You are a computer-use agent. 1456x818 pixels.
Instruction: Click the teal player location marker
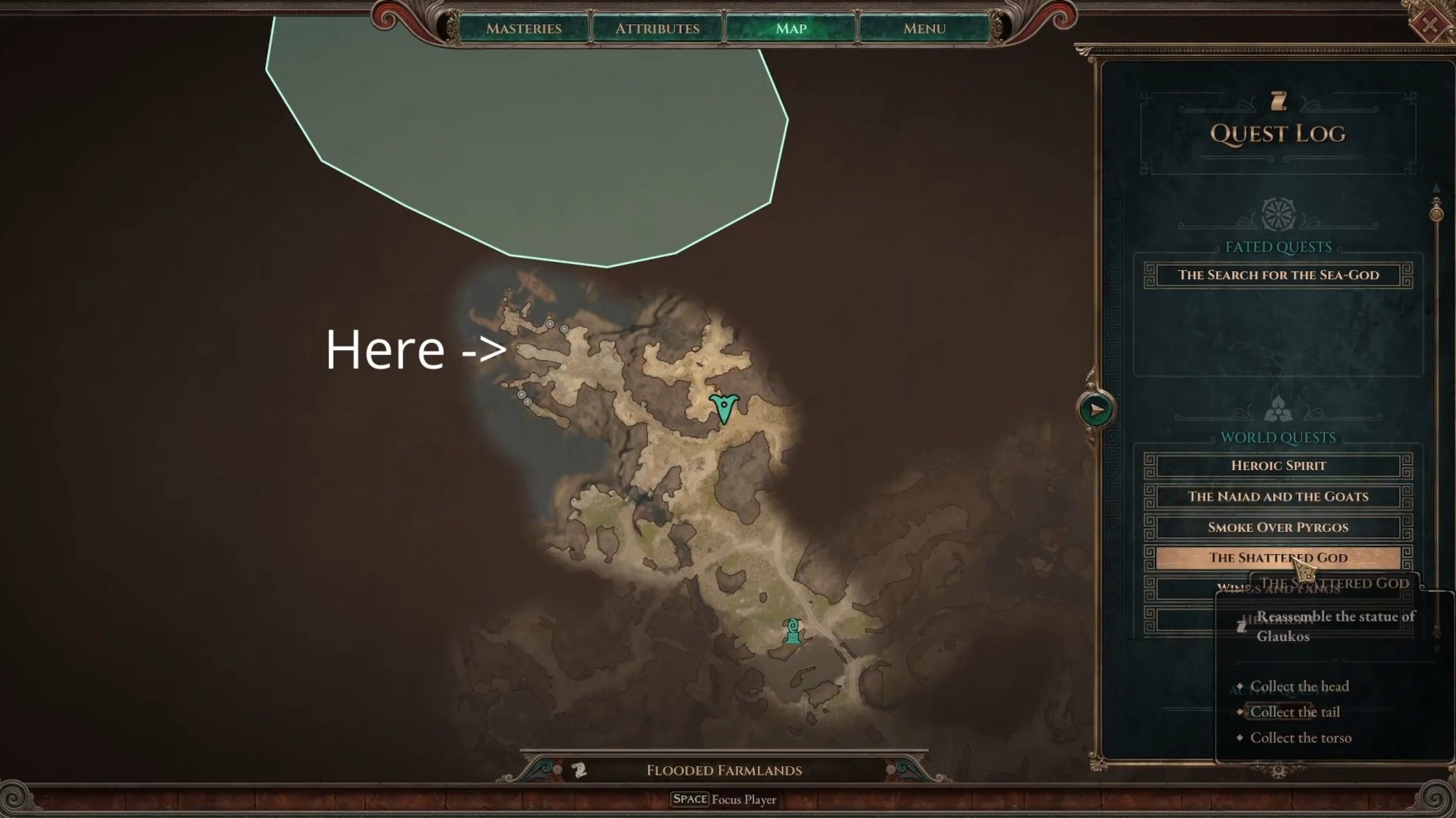point(724,408)
